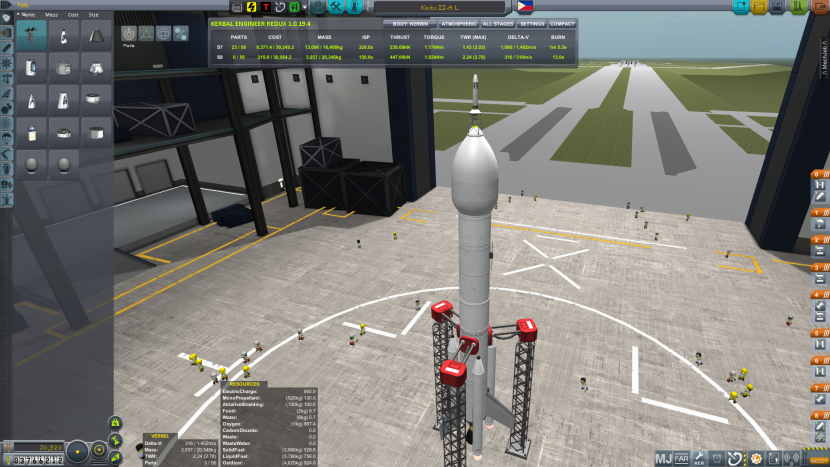Select the Place tool
The image size is (830, 467).
pyautogui.click(x=129, y=33)
